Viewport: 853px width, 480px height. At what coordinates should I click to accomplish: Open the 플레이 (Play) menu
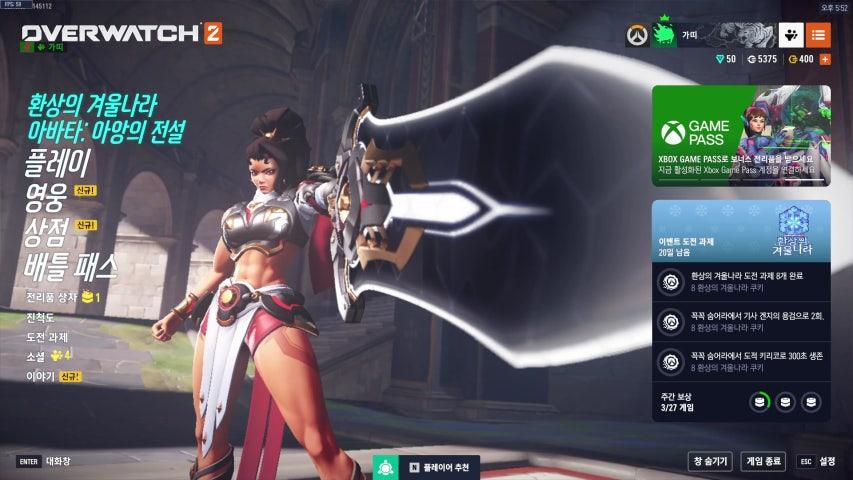click(x=57, y=161)
